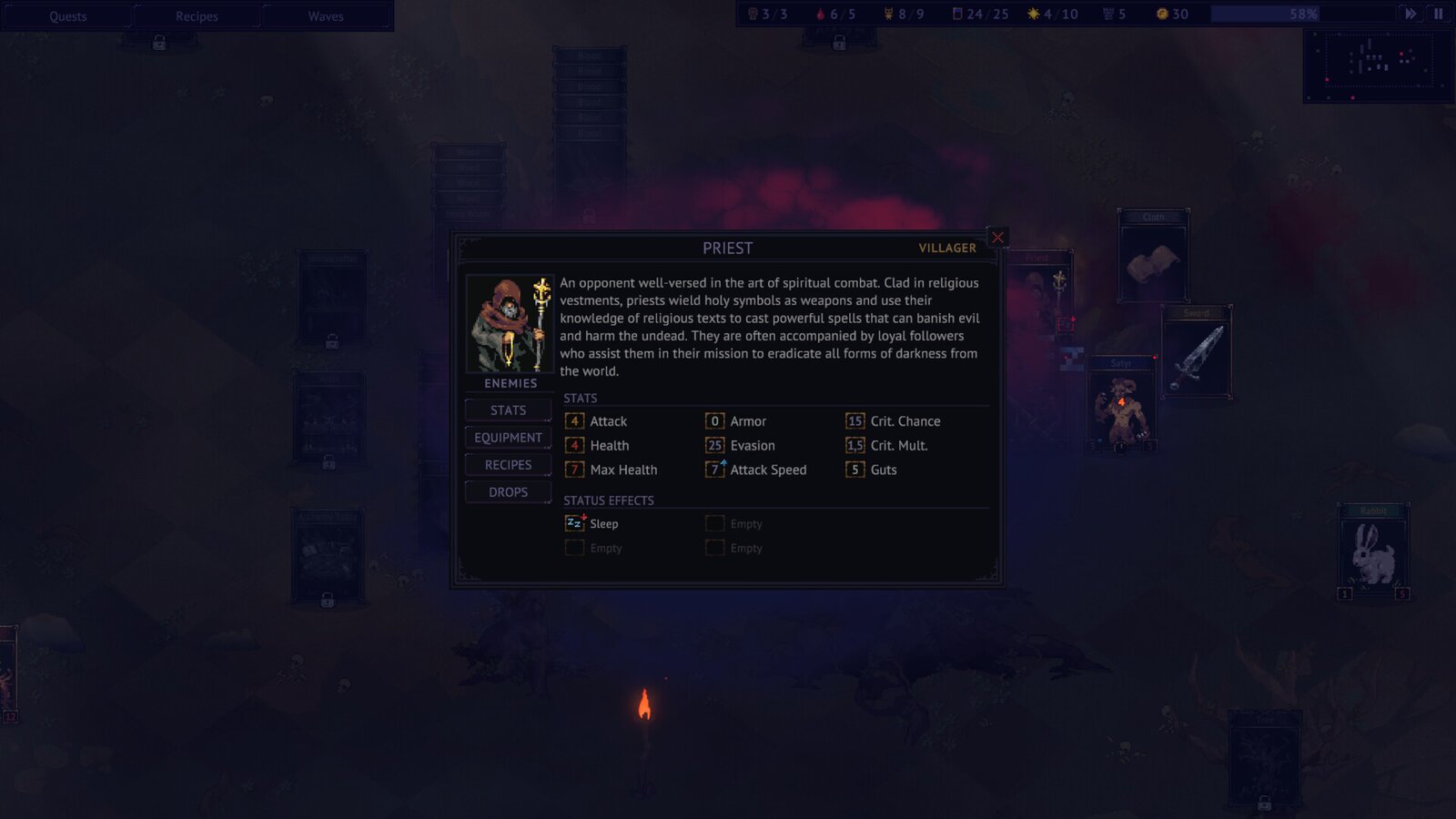Open the Equipment tab
Image resolution: width=1456 pixels, height=819 pixels.
[508, 438]
